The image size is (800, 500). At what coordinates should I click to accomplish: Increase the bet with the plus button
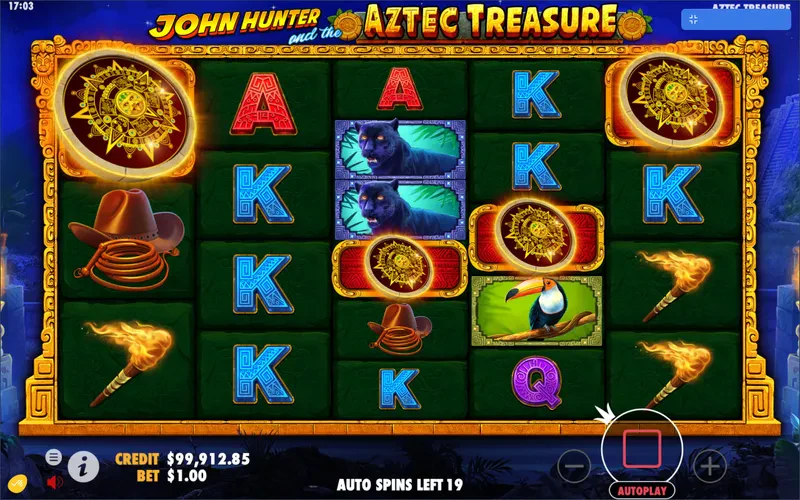(710, 465)
